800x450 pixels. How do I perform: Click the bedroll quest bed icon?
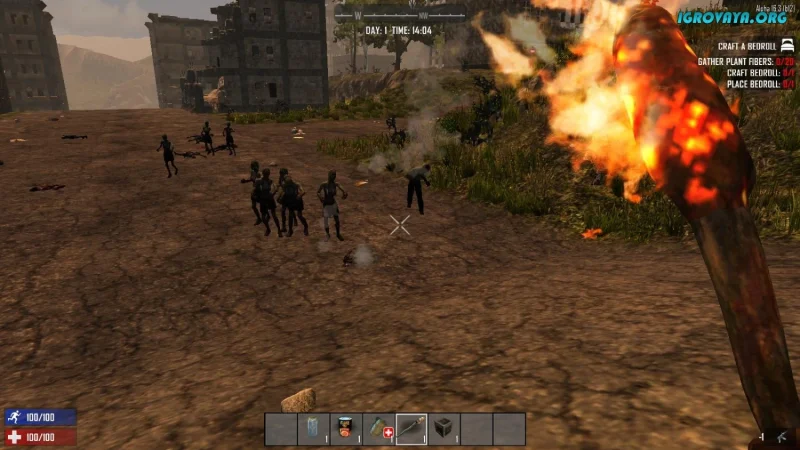[787, 45]
